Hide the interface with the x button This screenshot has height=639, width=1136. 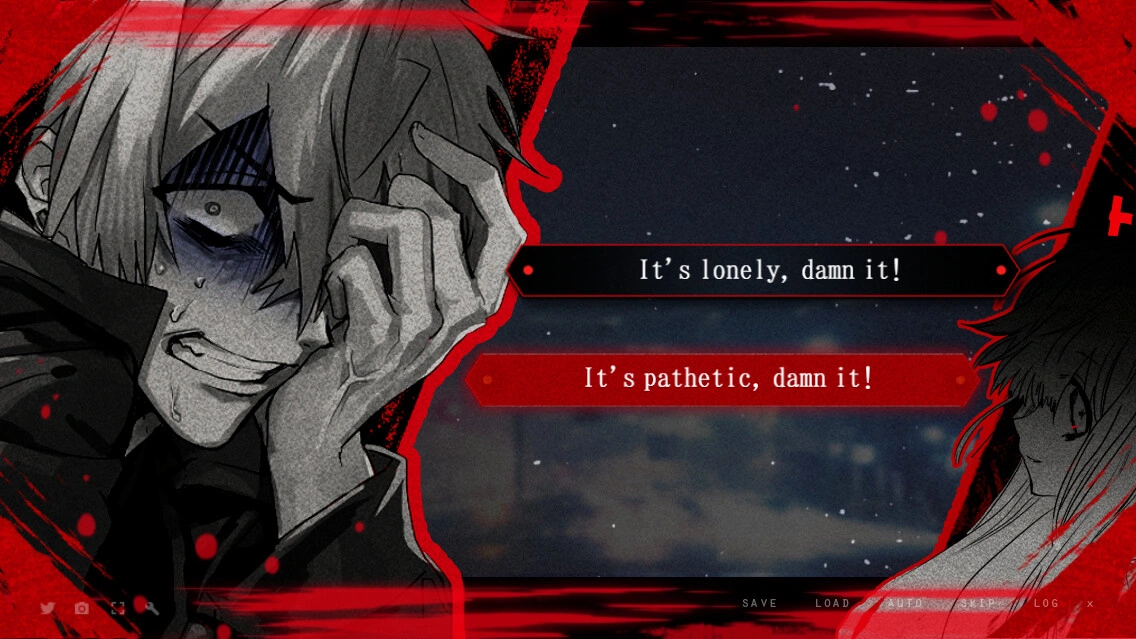coord(1090,604)
